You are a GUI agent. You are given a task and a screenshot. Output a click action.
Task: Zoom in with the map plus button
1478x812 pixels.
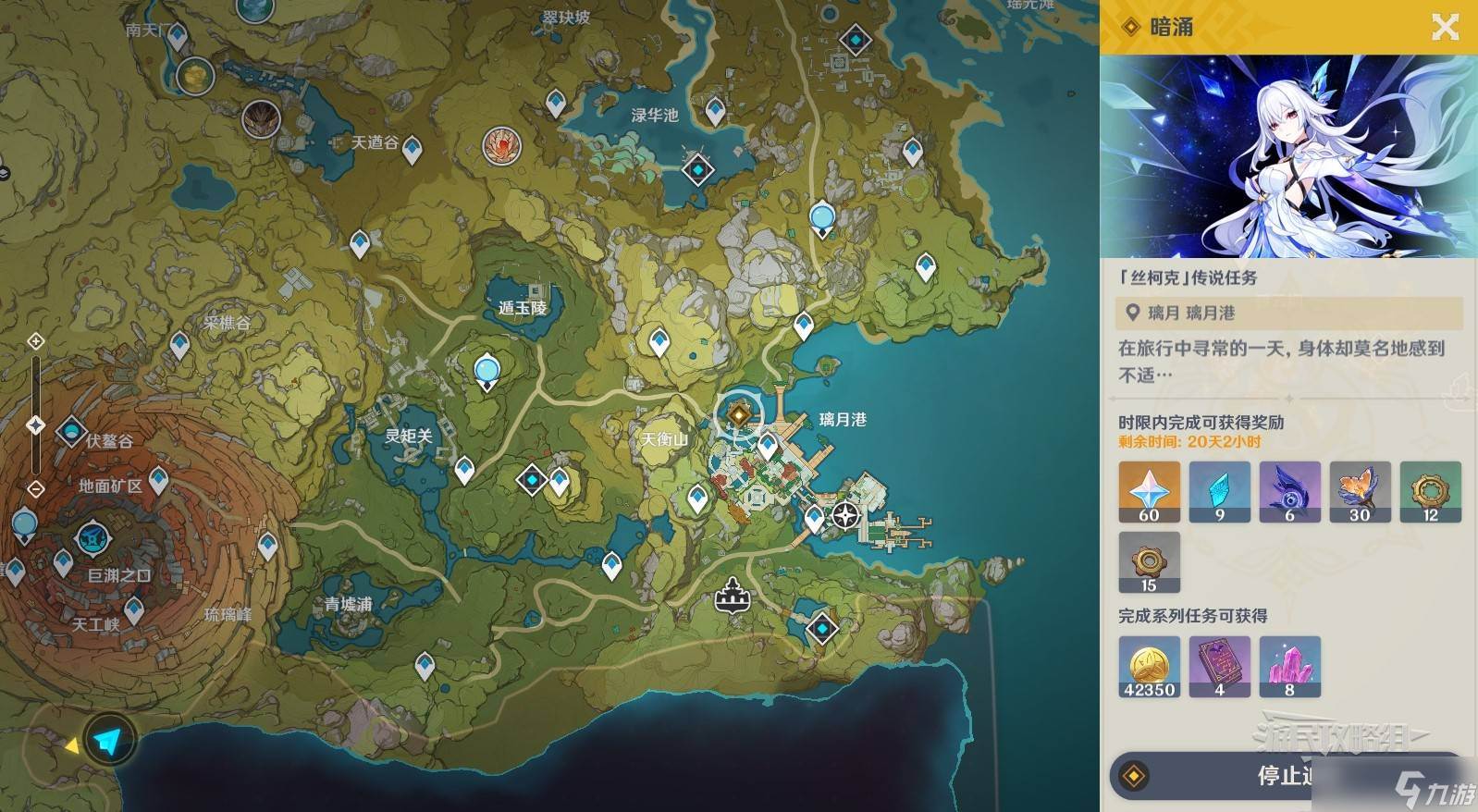(36, 341)
